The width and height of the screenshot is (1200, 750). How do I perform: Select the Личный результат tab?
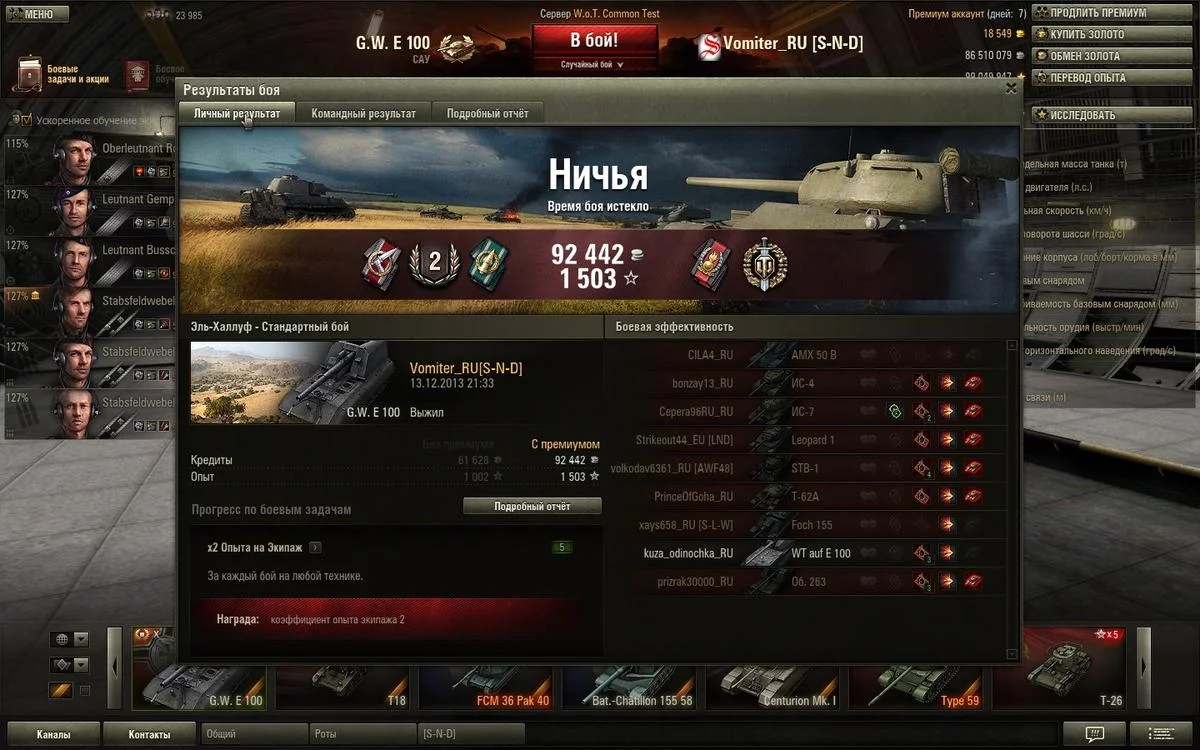(237, 113)
